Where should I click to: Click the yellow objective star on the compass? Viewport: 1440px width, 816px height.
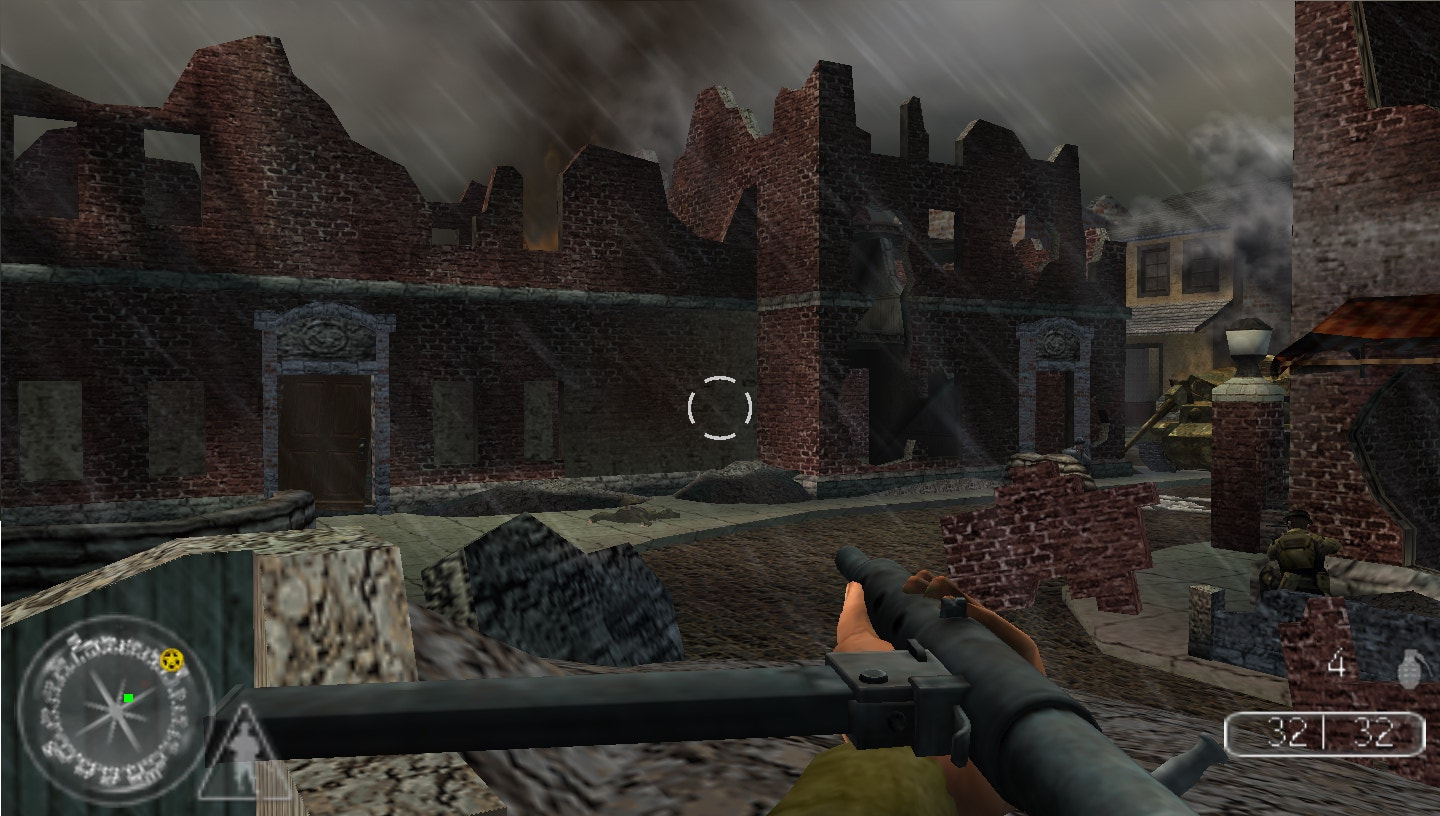(x=172, y=661)
